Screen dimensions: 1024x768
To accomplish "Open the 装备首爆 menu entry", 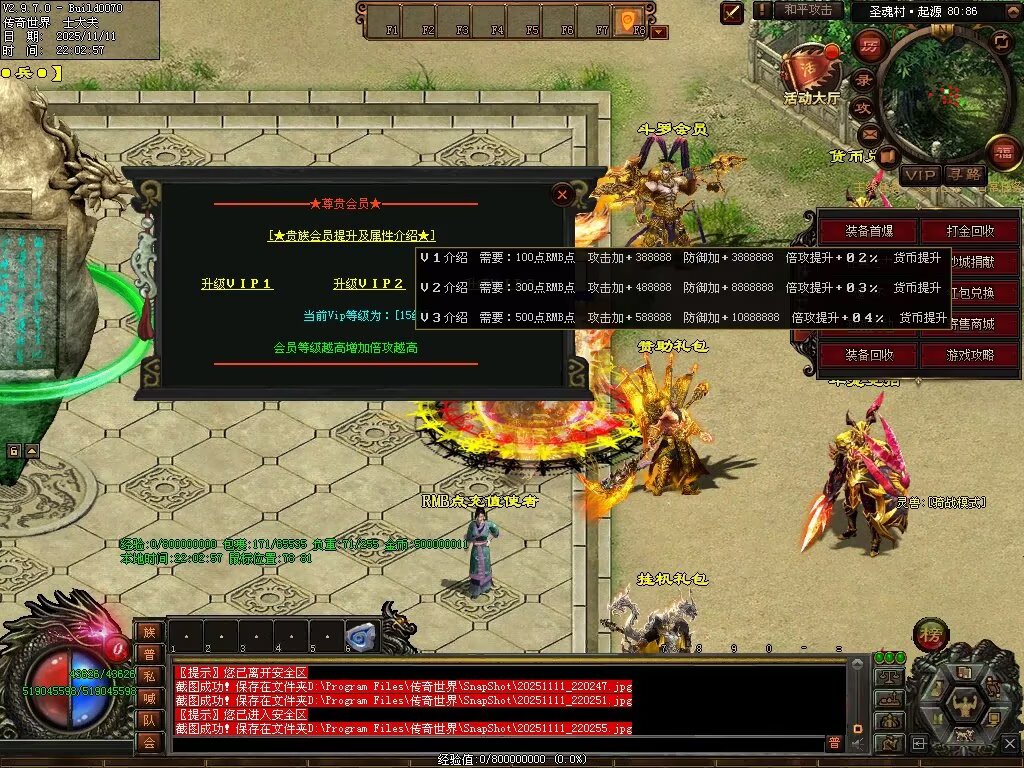I will 868,231.
